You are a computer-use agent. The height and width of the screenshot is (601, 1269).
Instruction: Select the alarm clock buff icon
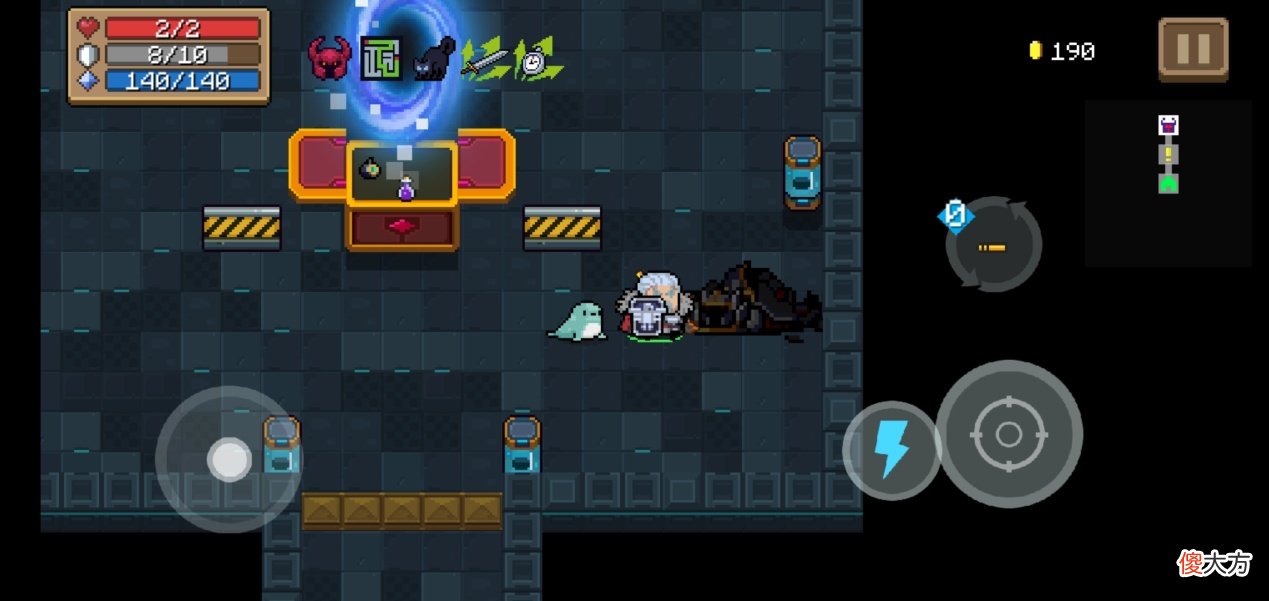pyautogui.click(x=537, y=60)
